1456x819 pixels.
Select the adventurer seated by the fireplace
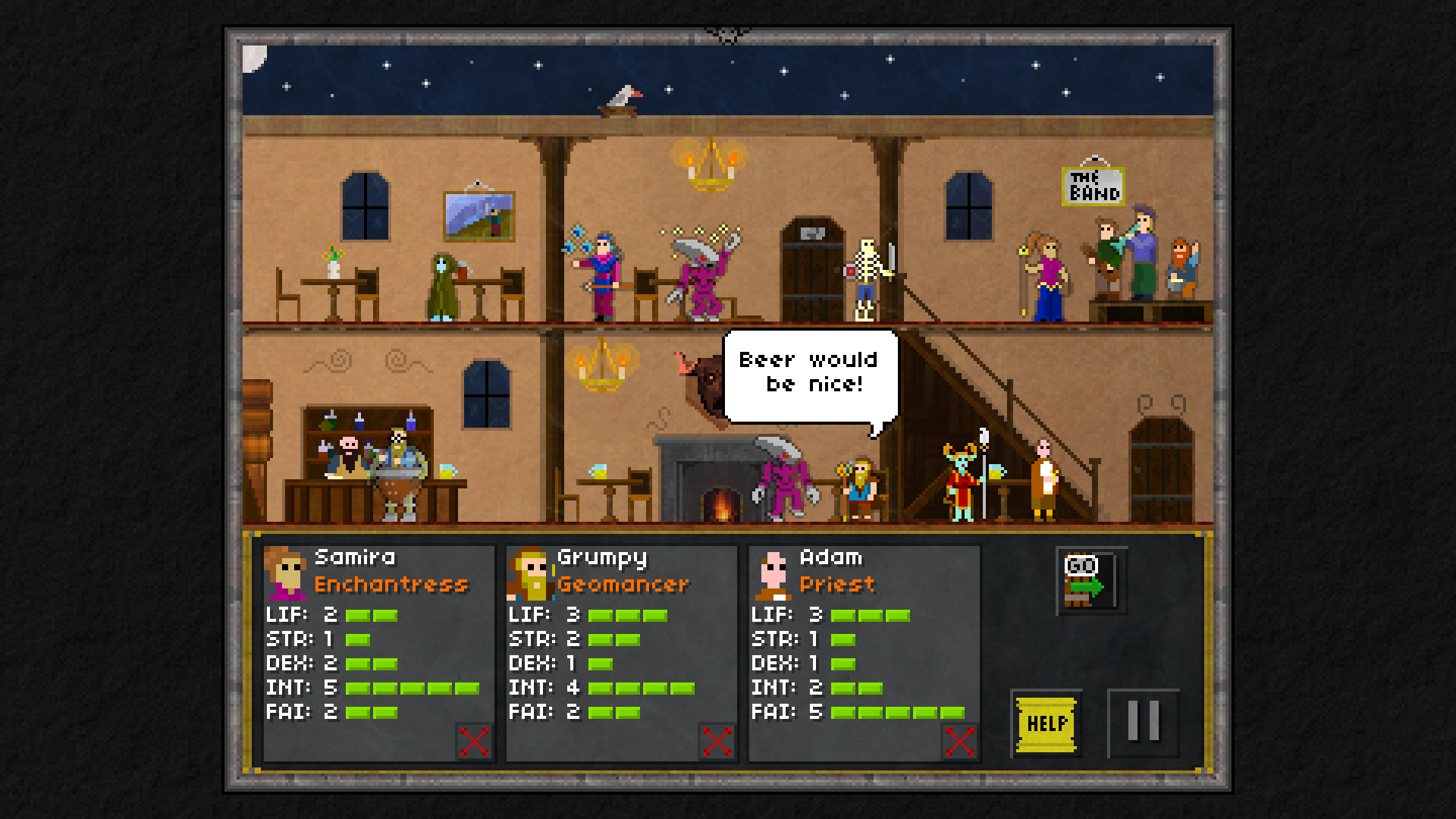pyautogui.click(x=861, y=485)
